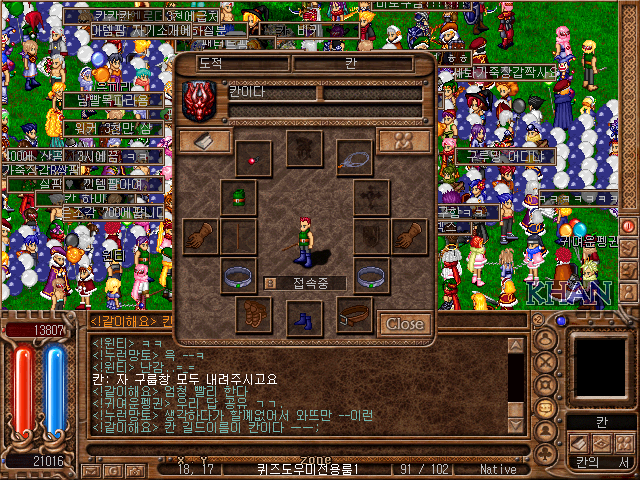640x480 pixels.
Task: Close the character equipment window
Action: 404,324
